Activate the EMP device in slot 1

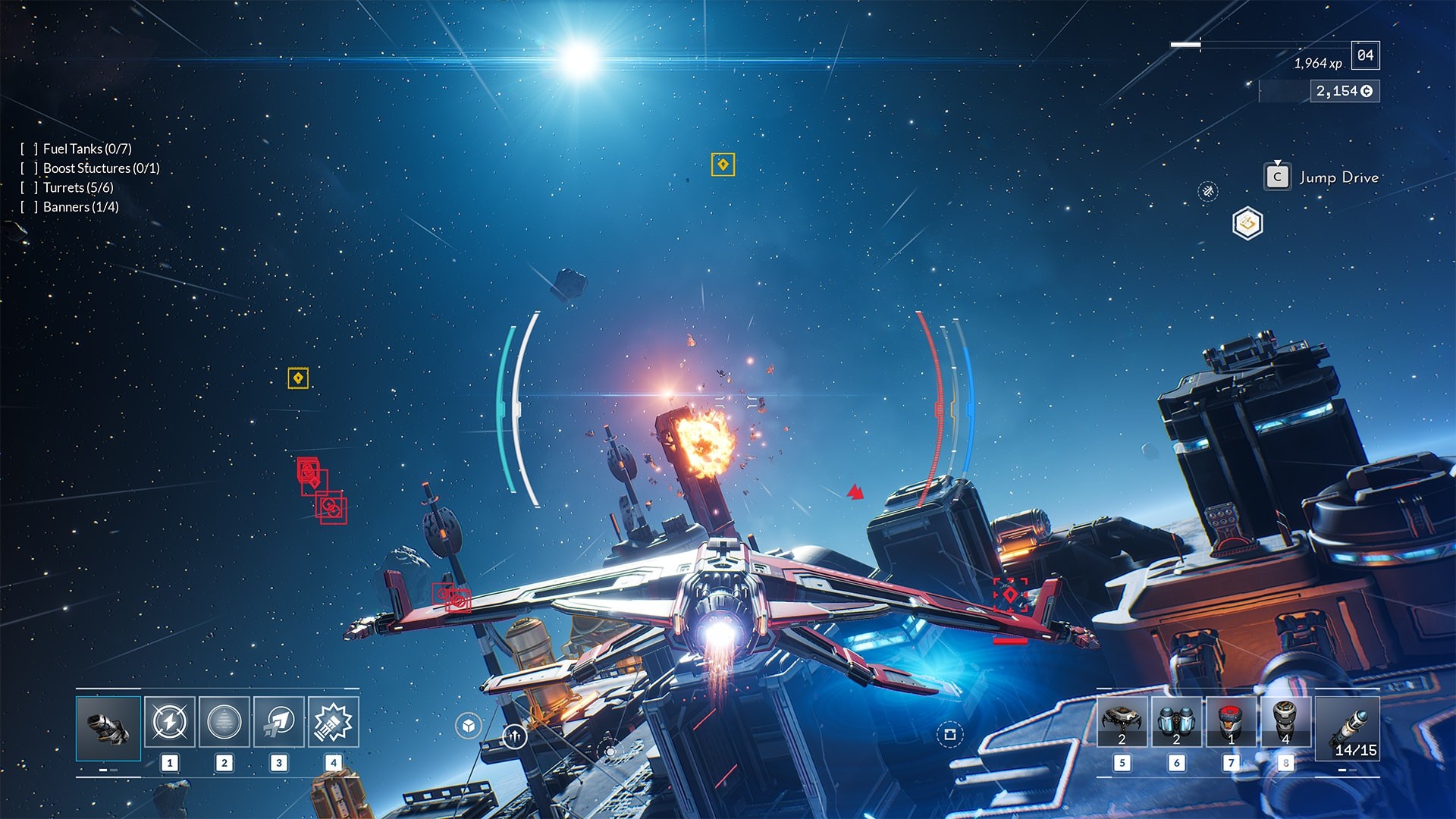[x=171, y=723]
